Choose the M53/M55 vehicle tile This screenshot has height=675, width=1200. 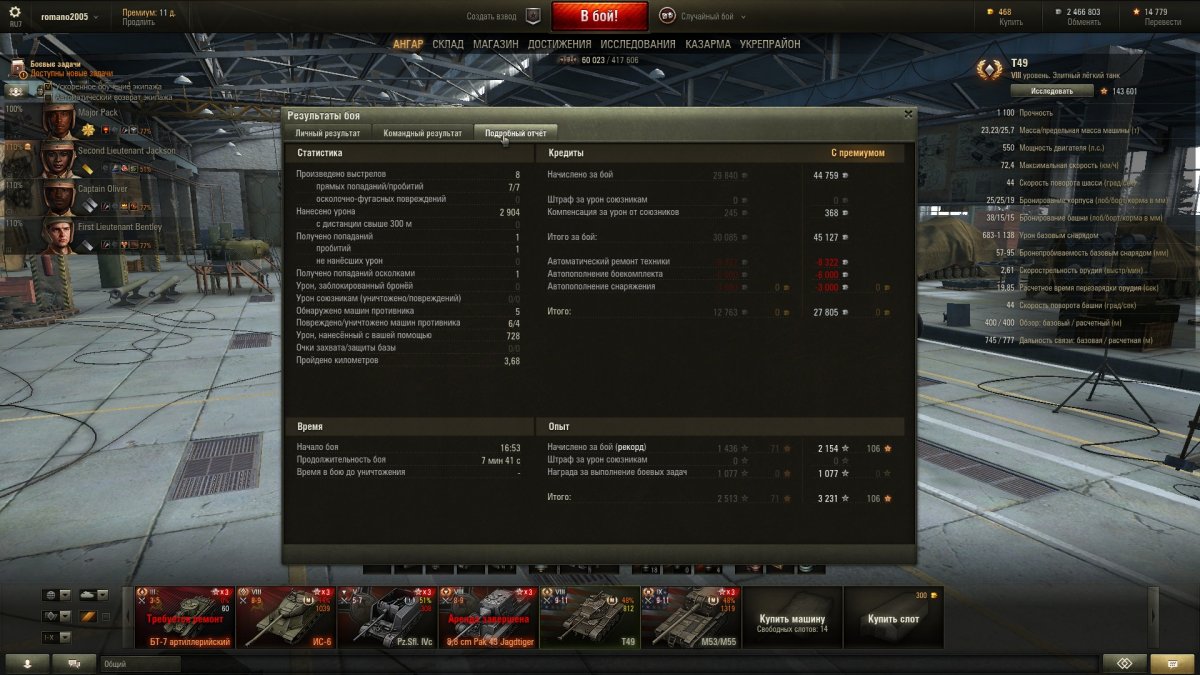click(691, 617)
